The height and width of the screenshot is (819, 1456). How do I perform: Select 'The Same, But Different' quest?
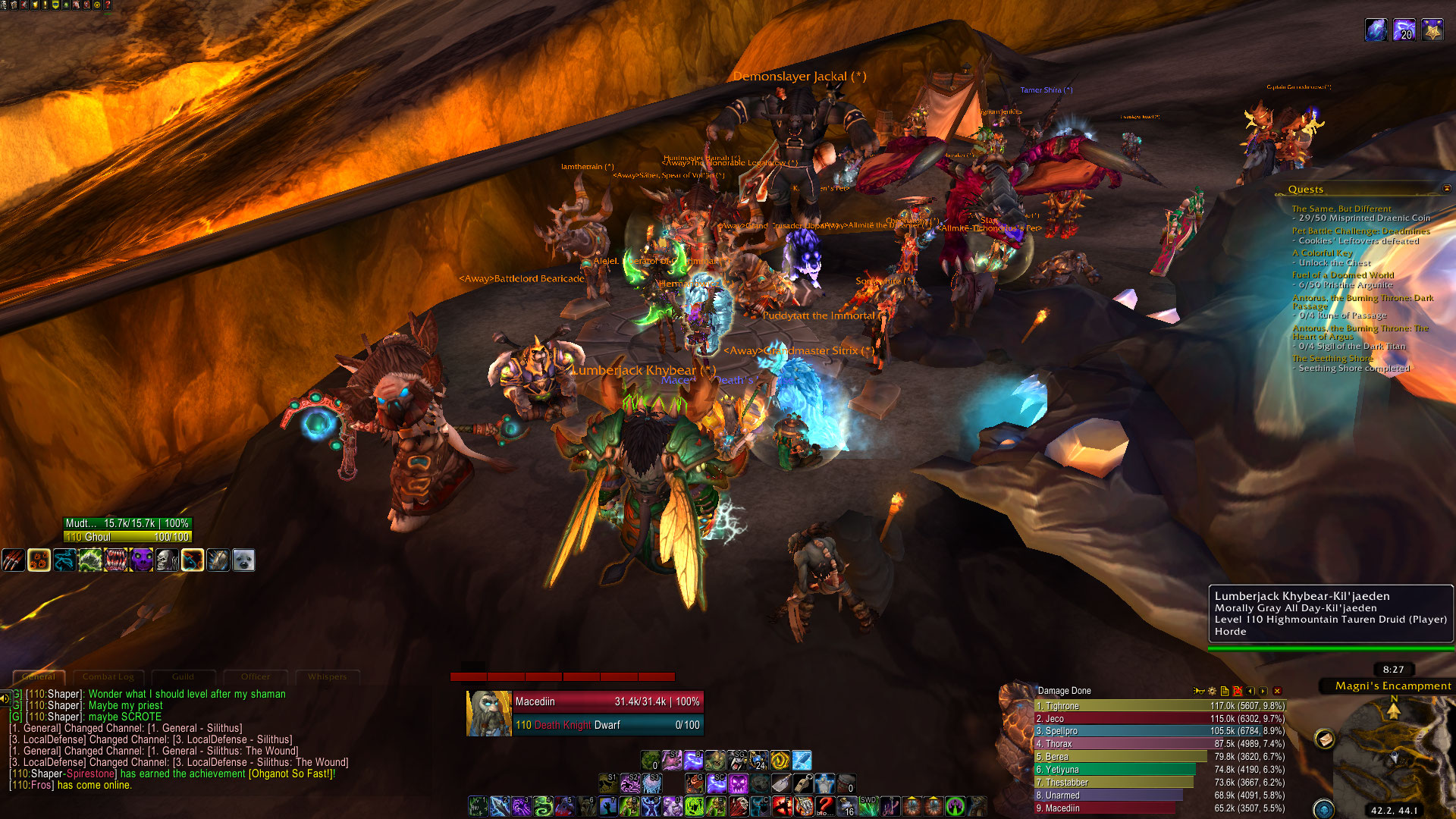pyautogui.click(x=1341, y=209)
